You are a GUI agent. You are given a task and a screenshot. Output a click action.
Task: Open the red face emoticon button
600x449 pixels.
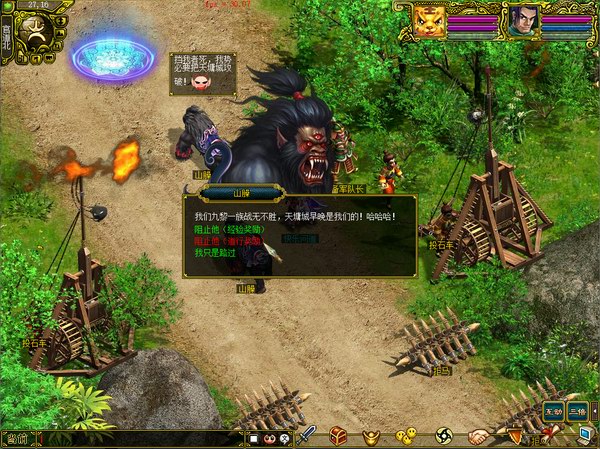tap(270, 438)
